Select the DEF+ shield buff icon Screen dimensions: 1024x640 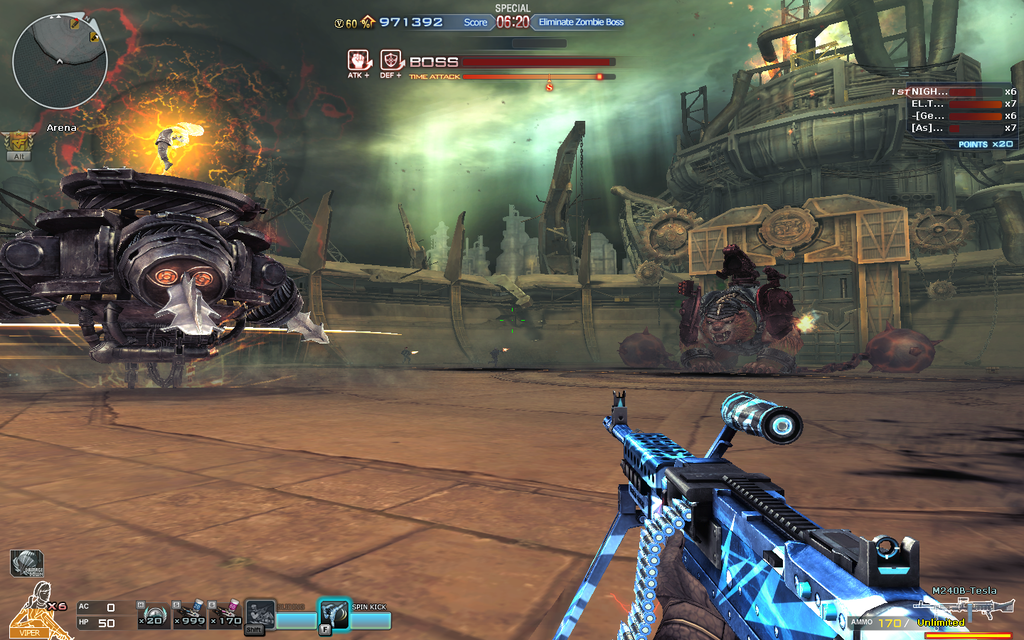pyautogui.click(x=390, y=60)
